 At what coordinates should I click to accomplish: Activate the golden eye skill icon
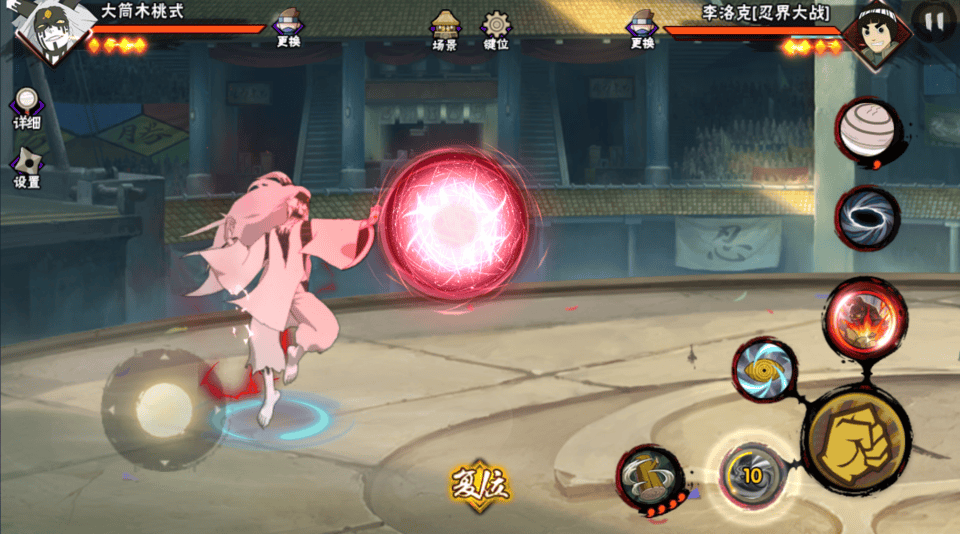tap(764, 371)
